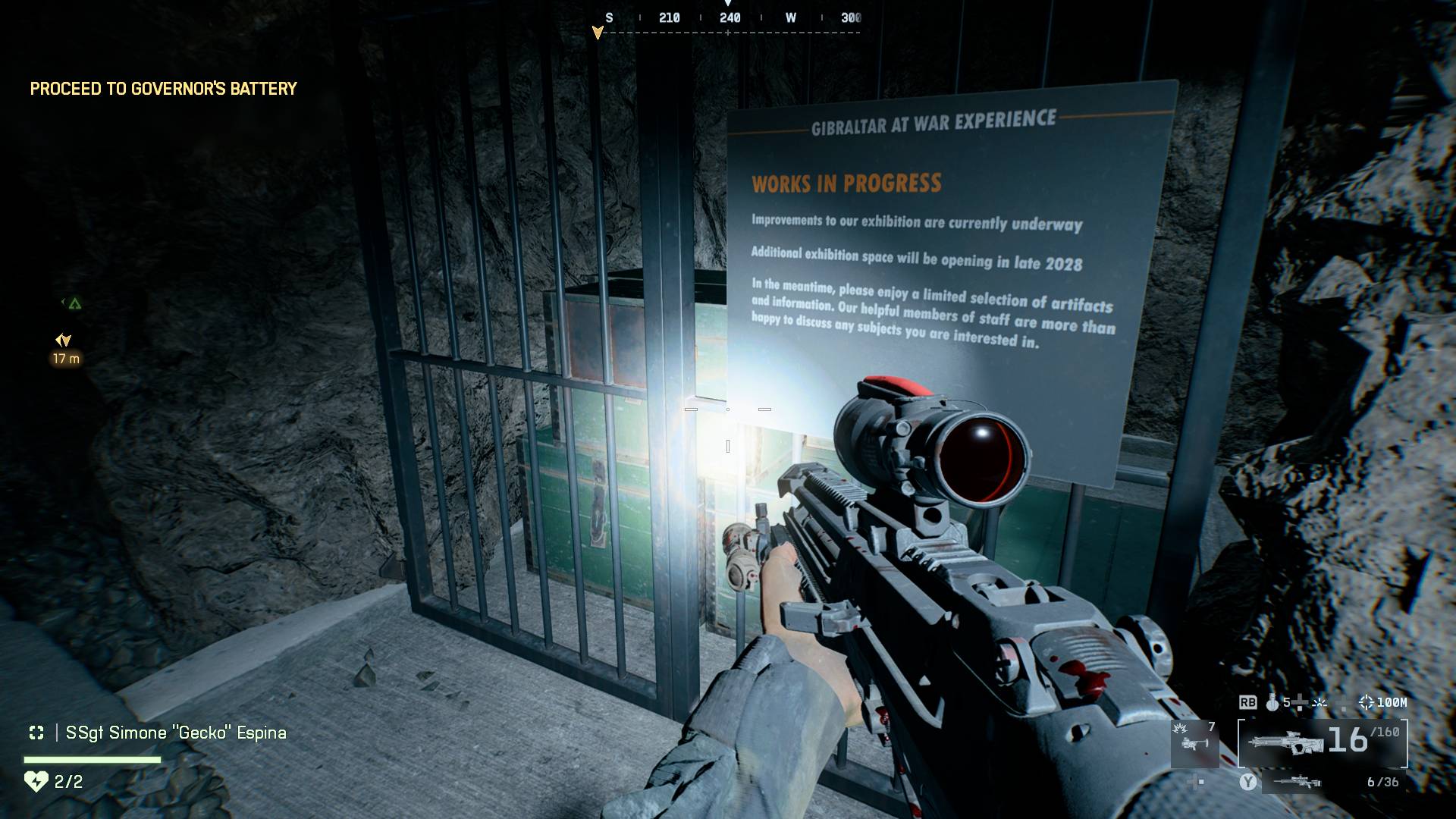Click the 17 m objective waypoint marker
The width and height of the screenshot is (1456, 819).
click(64, 341)
